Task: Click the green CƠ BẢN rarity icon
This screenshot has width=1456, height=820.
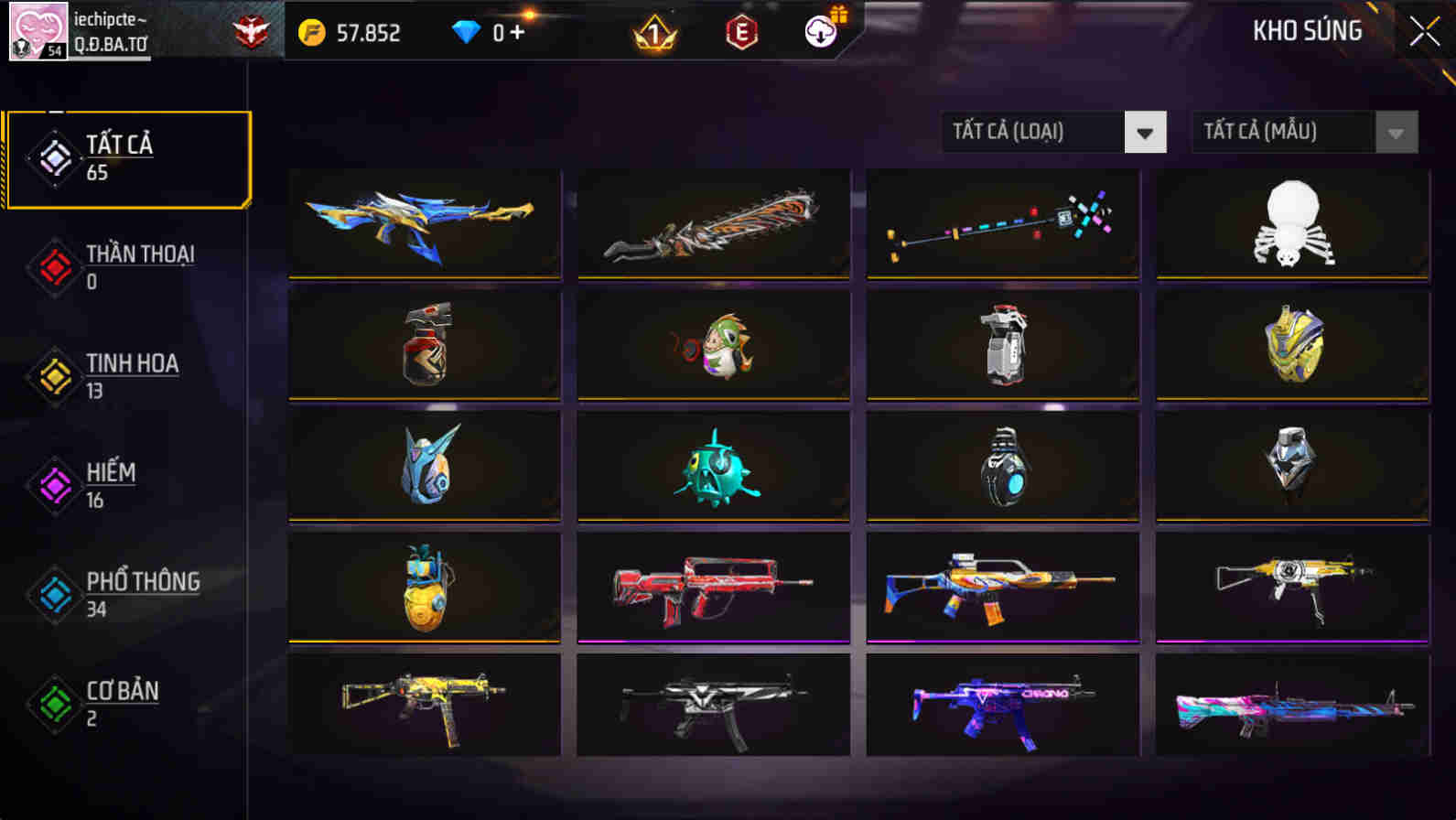Action: click(x=54, y=704)
